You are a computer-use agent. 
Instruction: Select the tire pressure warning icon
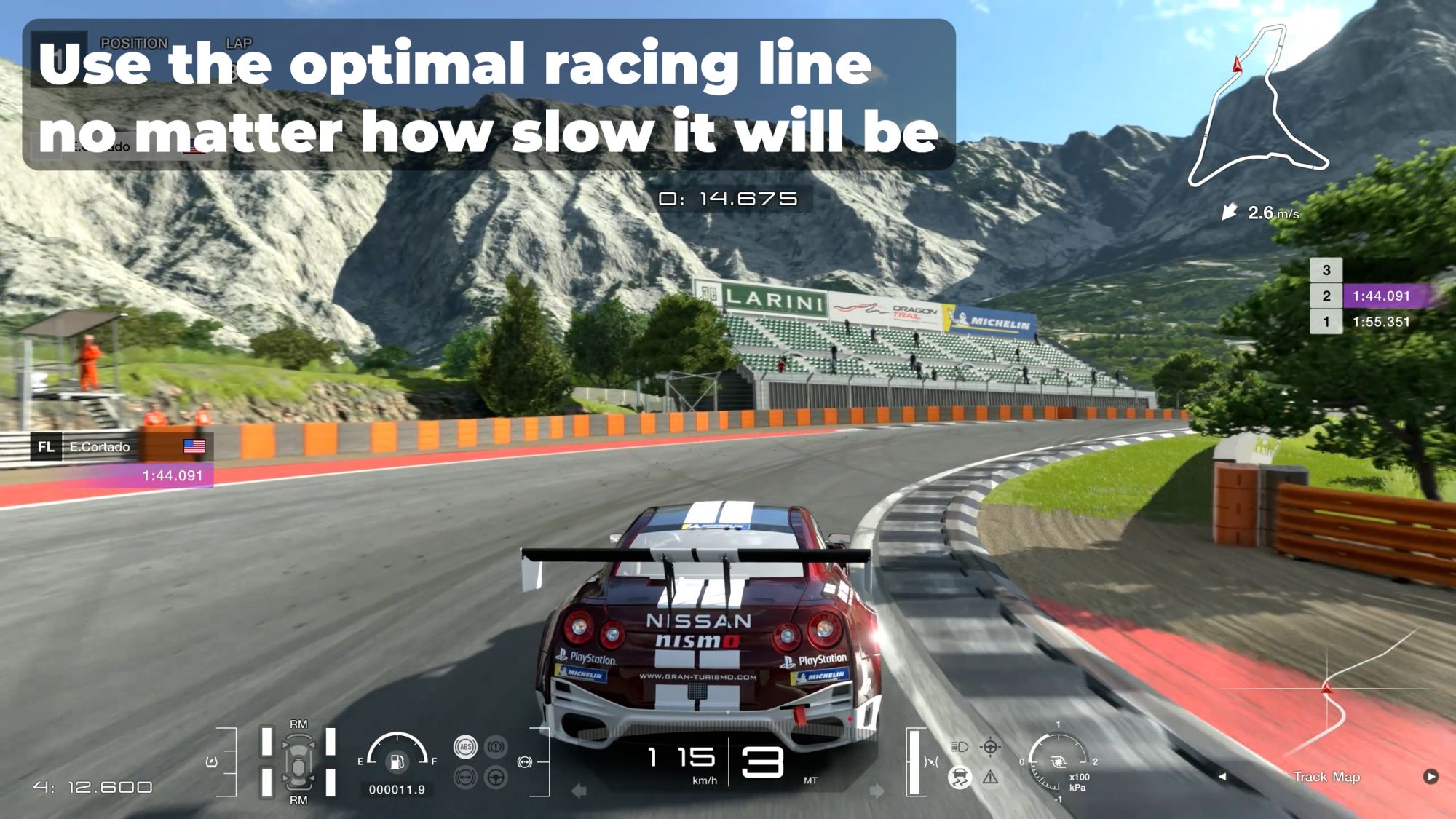[x=496, y=747]
